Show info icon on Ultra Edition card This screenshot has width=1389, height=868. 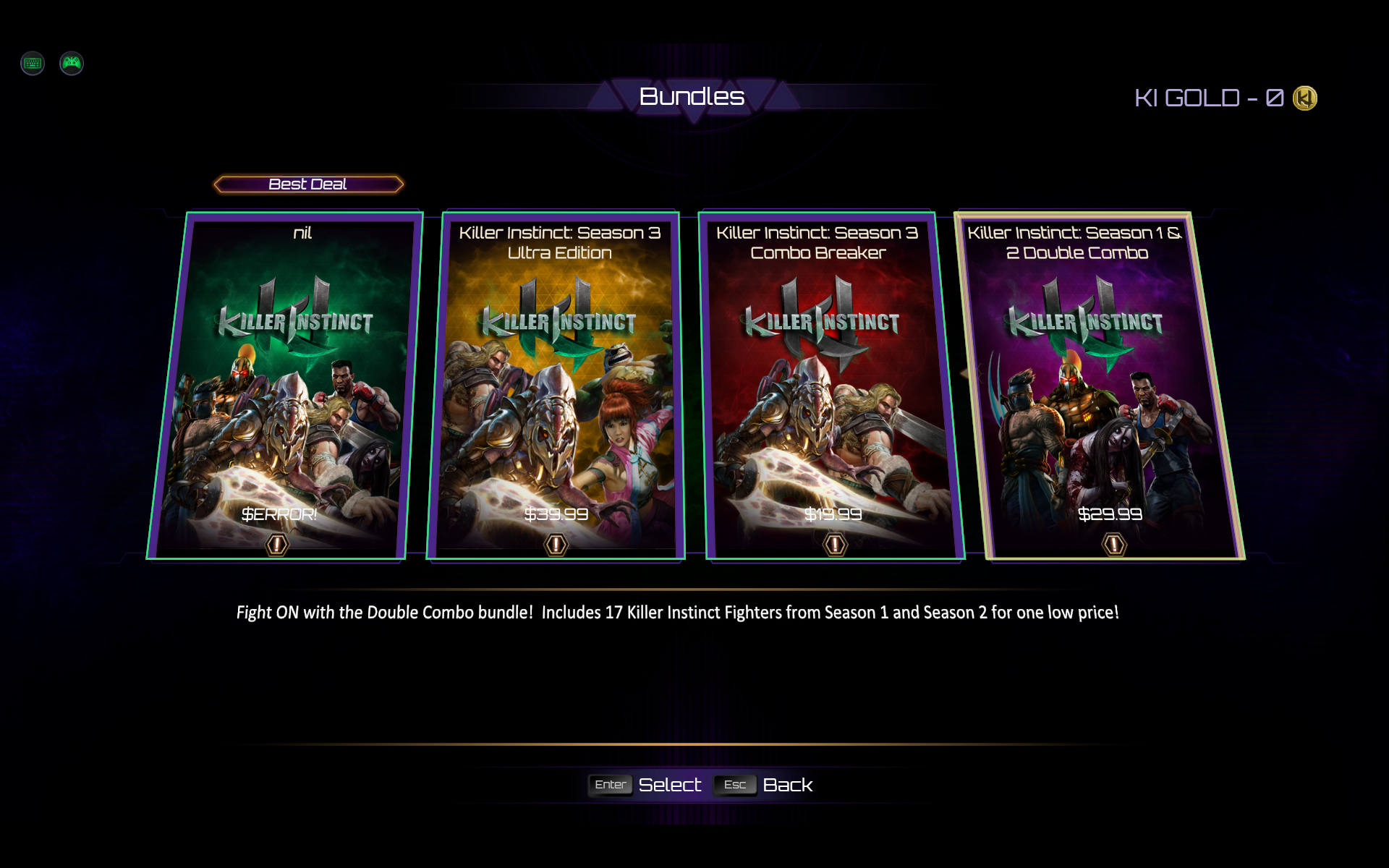[556, 544]
